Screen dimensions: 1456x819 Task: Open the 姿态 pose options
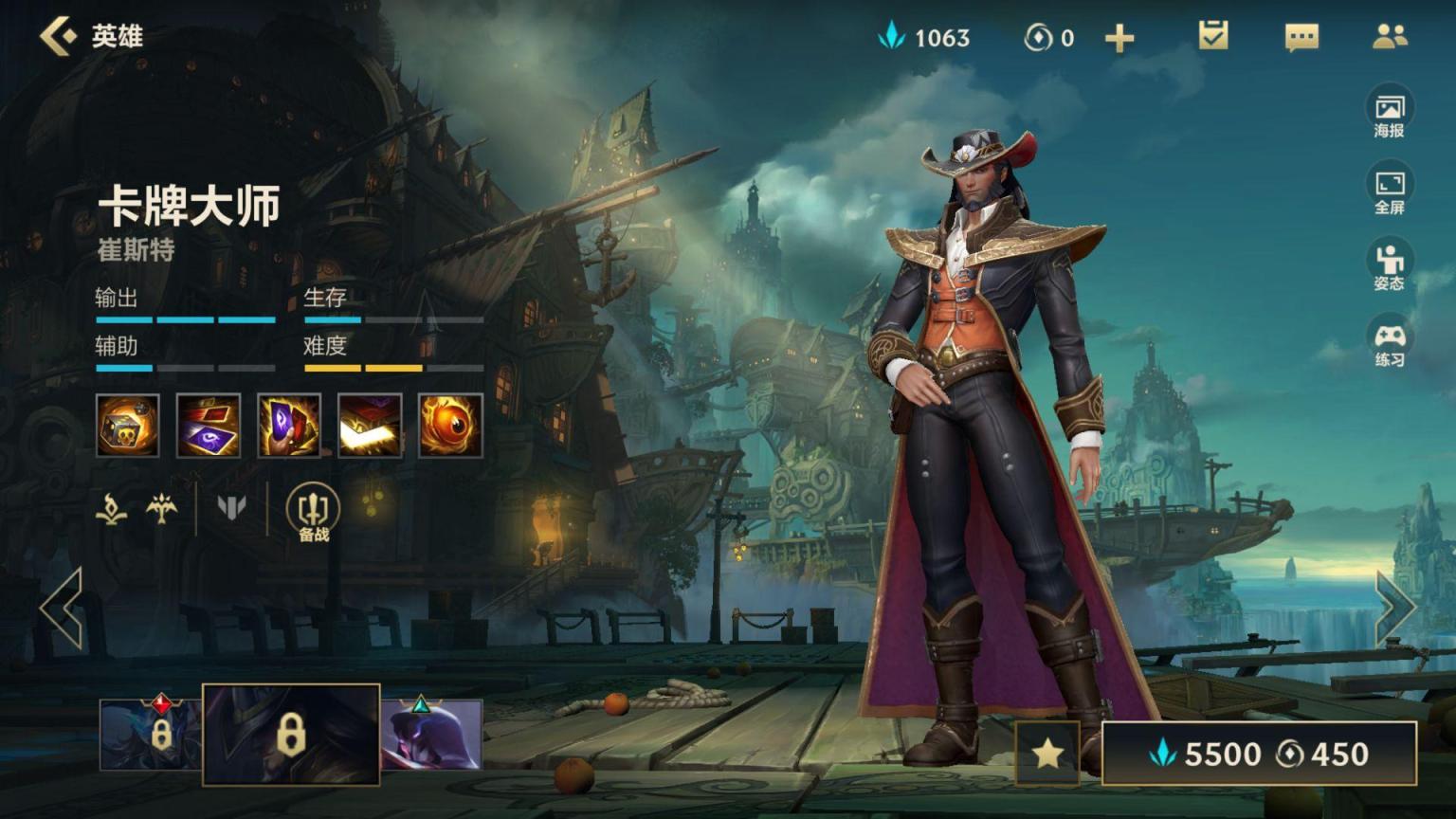click(1389, 266)
